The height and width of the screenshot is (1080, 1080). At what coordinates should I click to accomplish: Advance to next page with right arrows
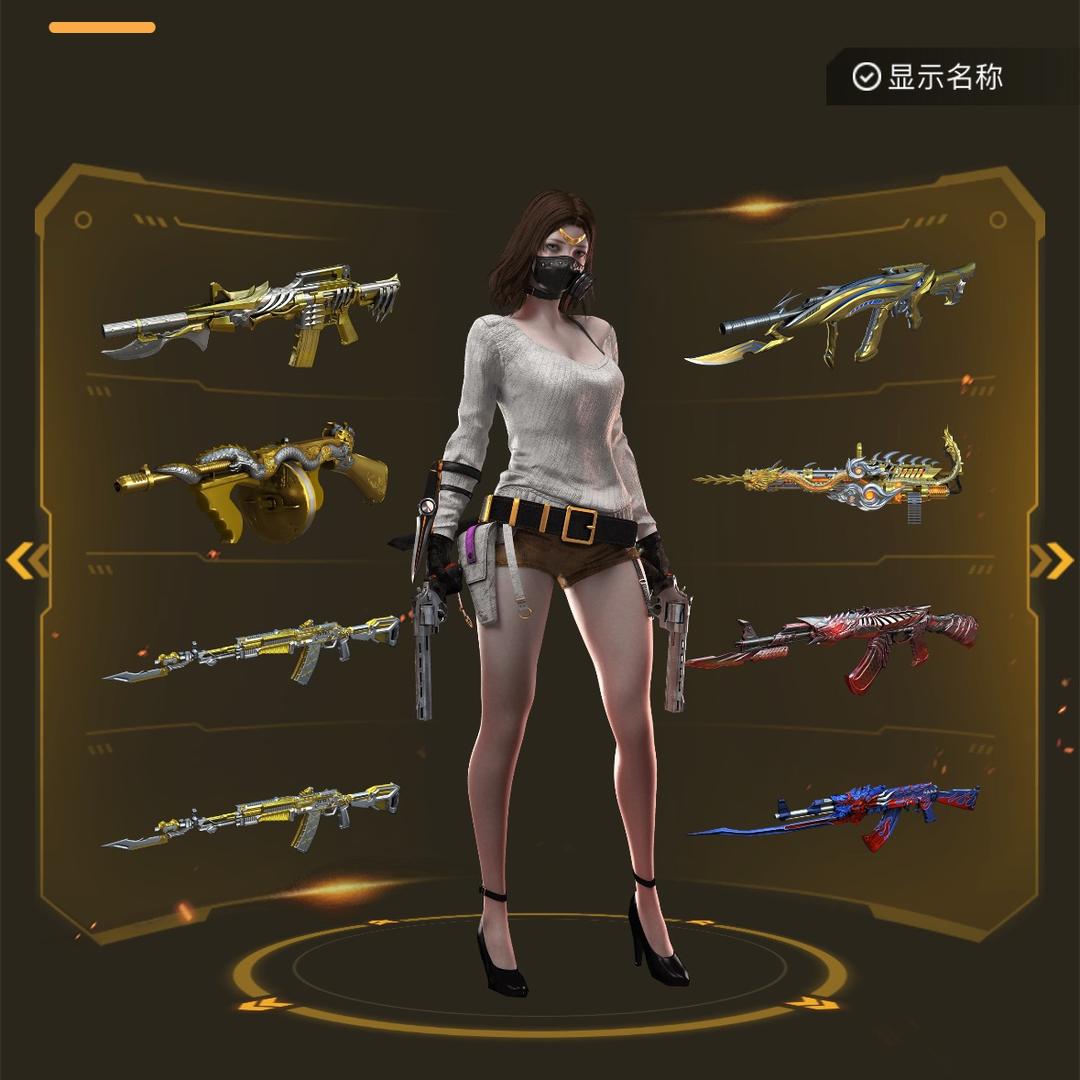pos(1051,561)
